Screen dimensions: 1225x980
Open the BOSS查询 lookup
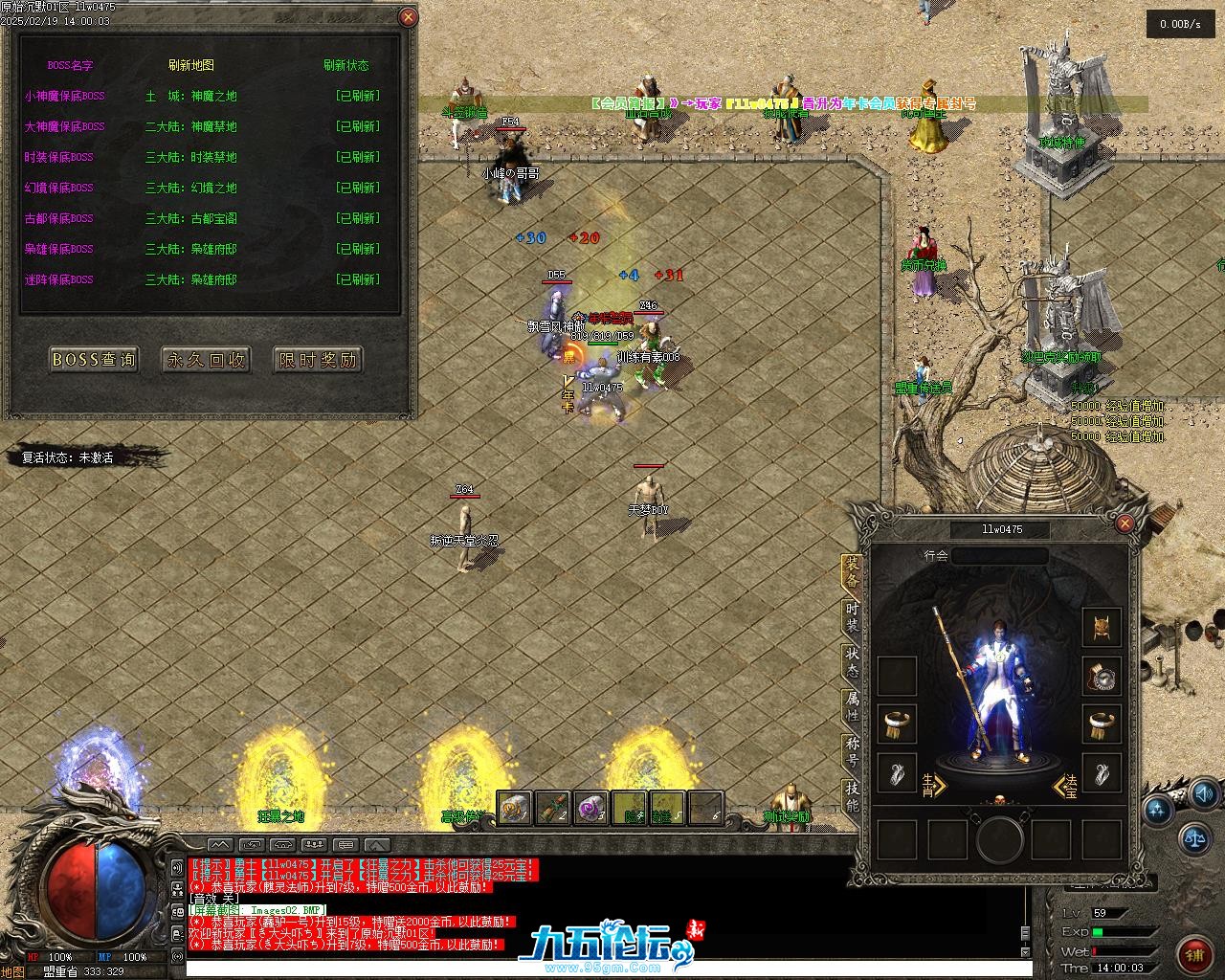coord(93,360)
